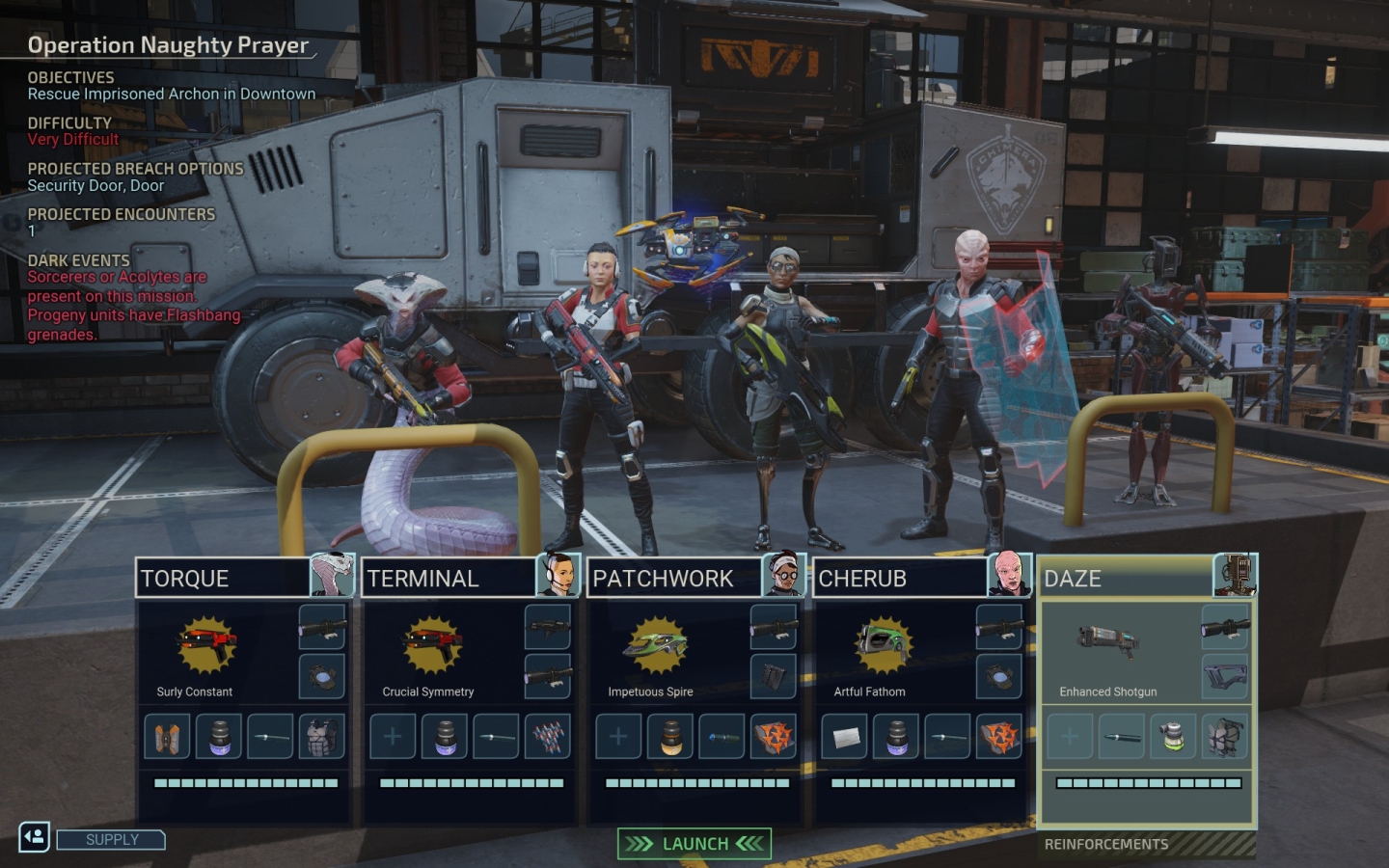Open Patchwork's expanded magazine attachment slot

(x=774, y=677)
